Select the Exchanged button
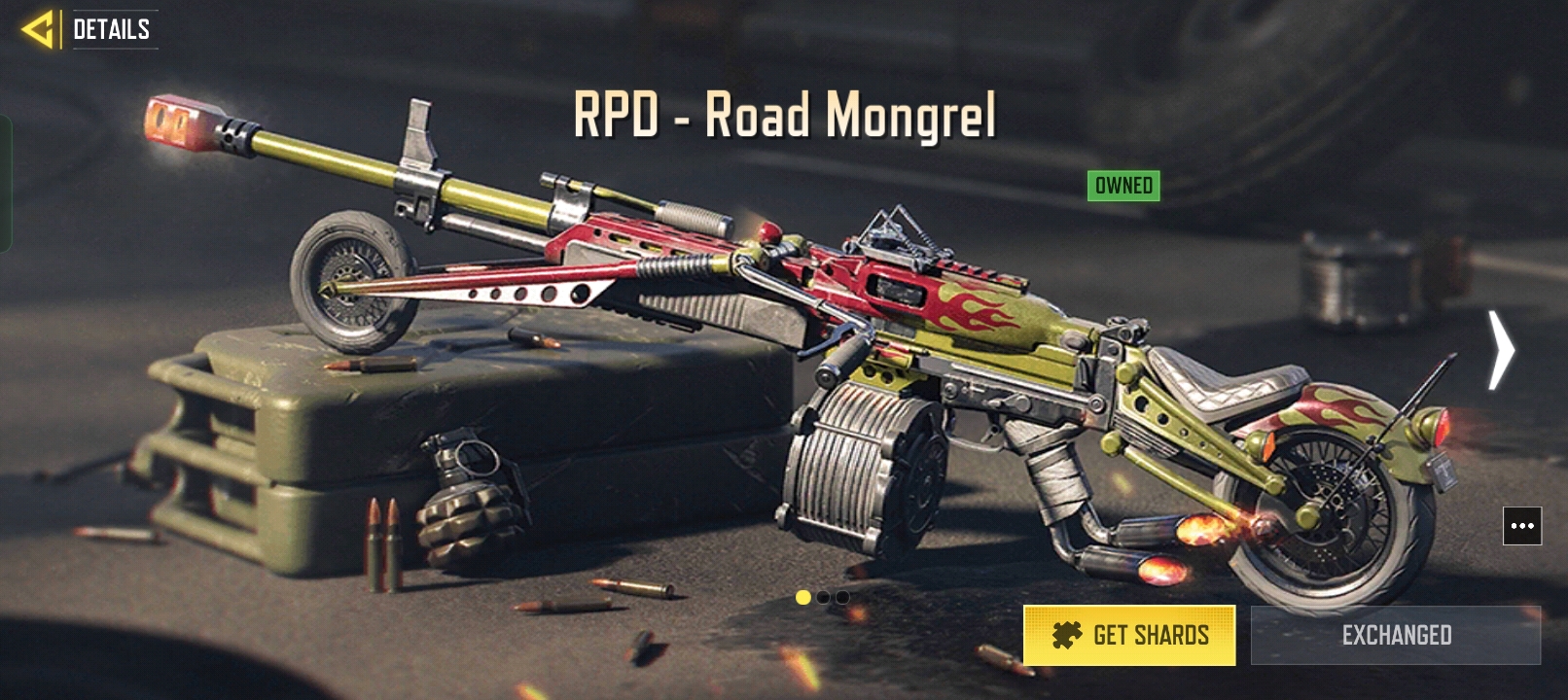The height and width of the screenshot is (700, 1568). pyautogui.click(x=1396, y=635)
